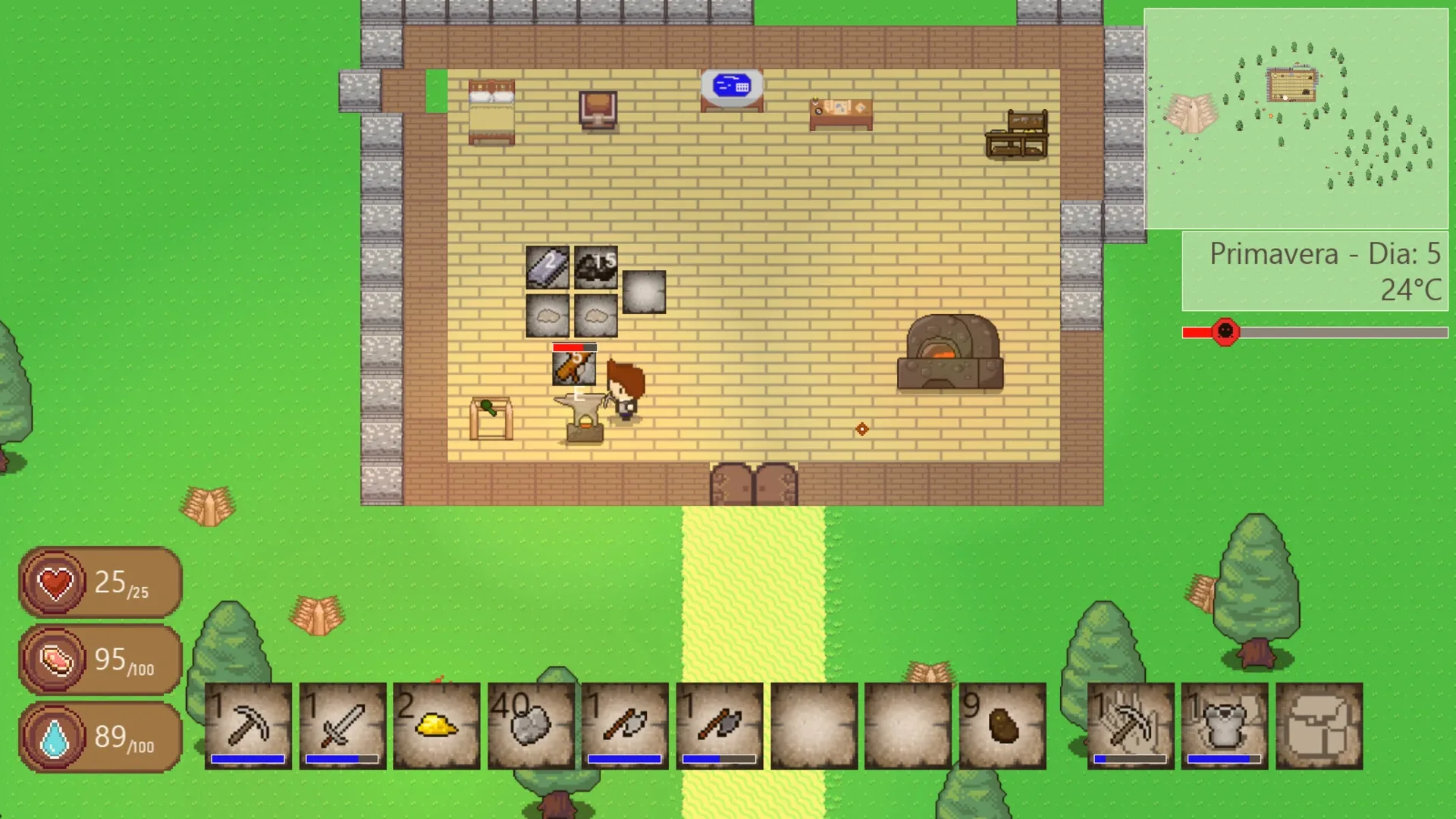Click the house shown on the minimap
The height and width of the screenshot is (819, 1456).
pyautogui.click(x=1291, y=83)
